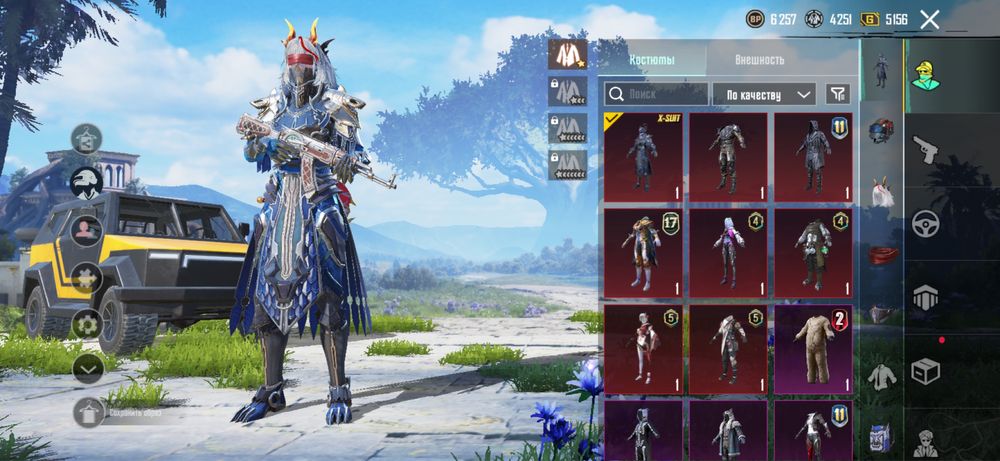Click the Поиск search field
Viewport: 1000px width, 461px height.
655,94
